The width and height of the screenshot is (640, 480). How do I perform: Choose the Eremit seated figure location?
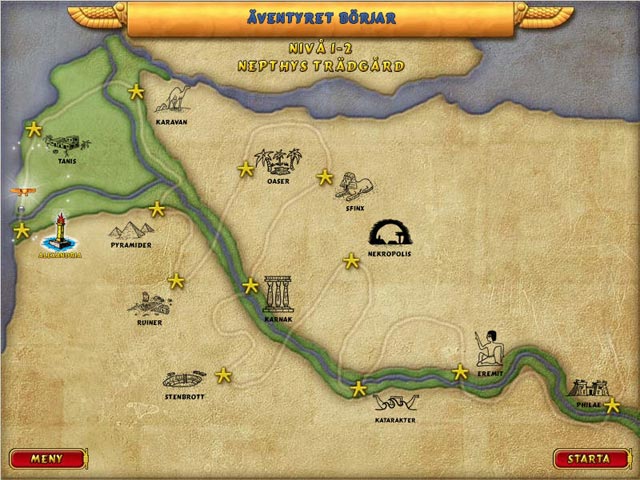pyautogui.click(x=491, y=348)
